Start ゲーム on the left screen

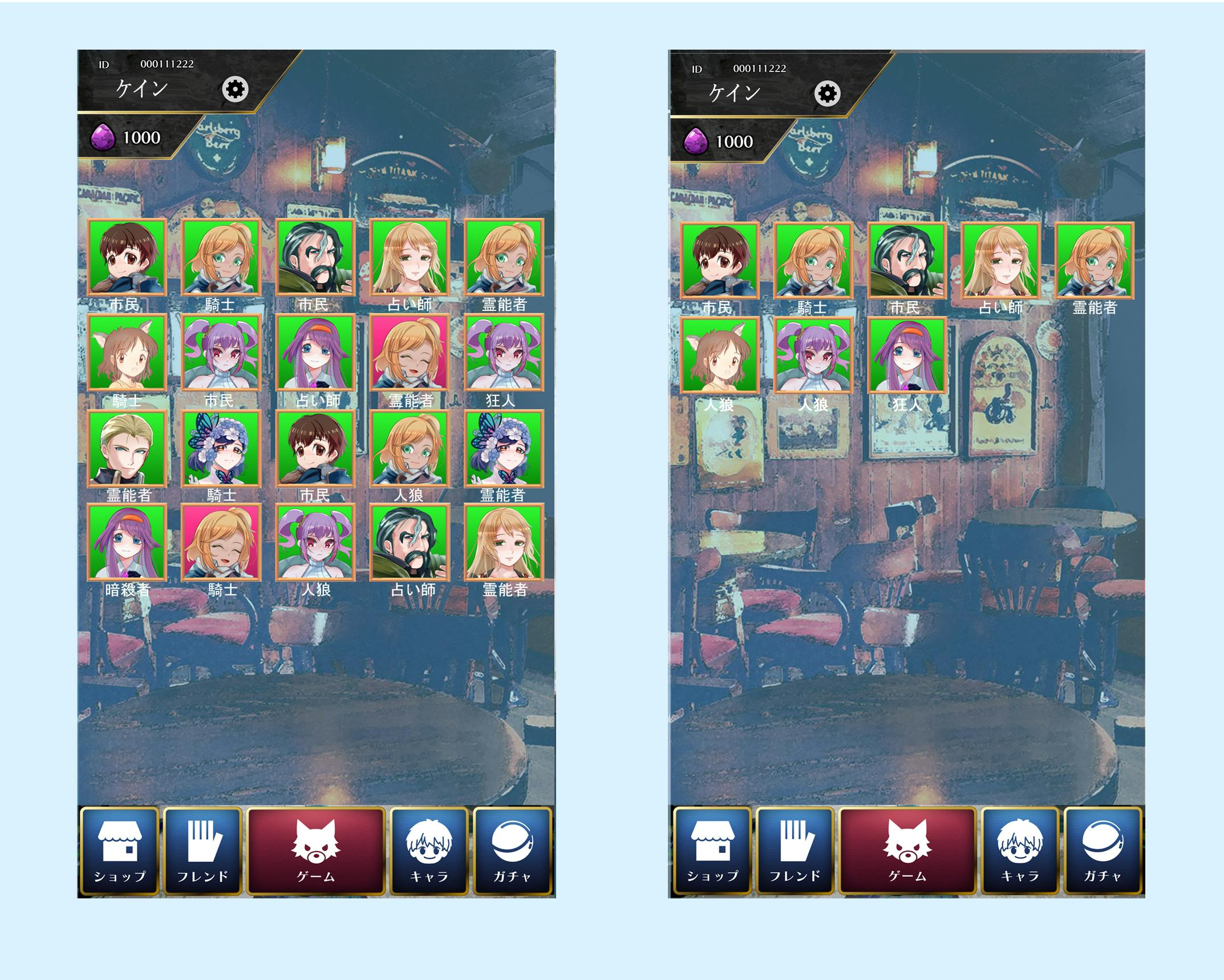pyautogui.click(x=316, y=850)
